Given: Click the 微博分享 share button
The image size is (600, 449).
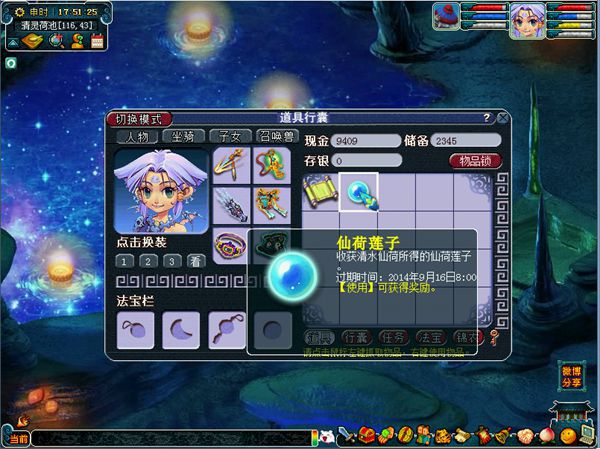Looking at the screenshot, I should (571, 377).
